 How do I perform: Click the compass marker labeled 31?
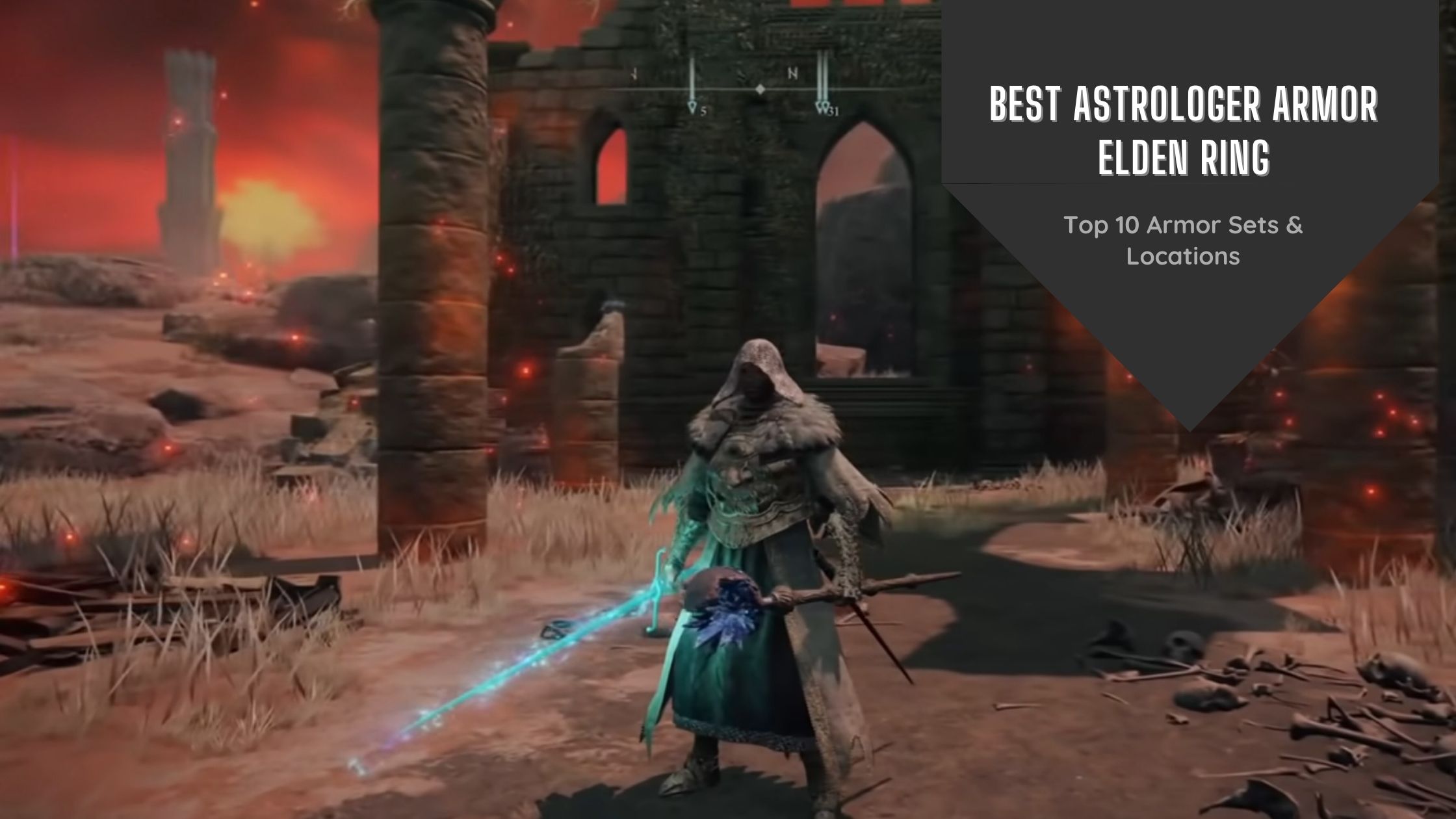pyautogui.click(x=822, y=104)
